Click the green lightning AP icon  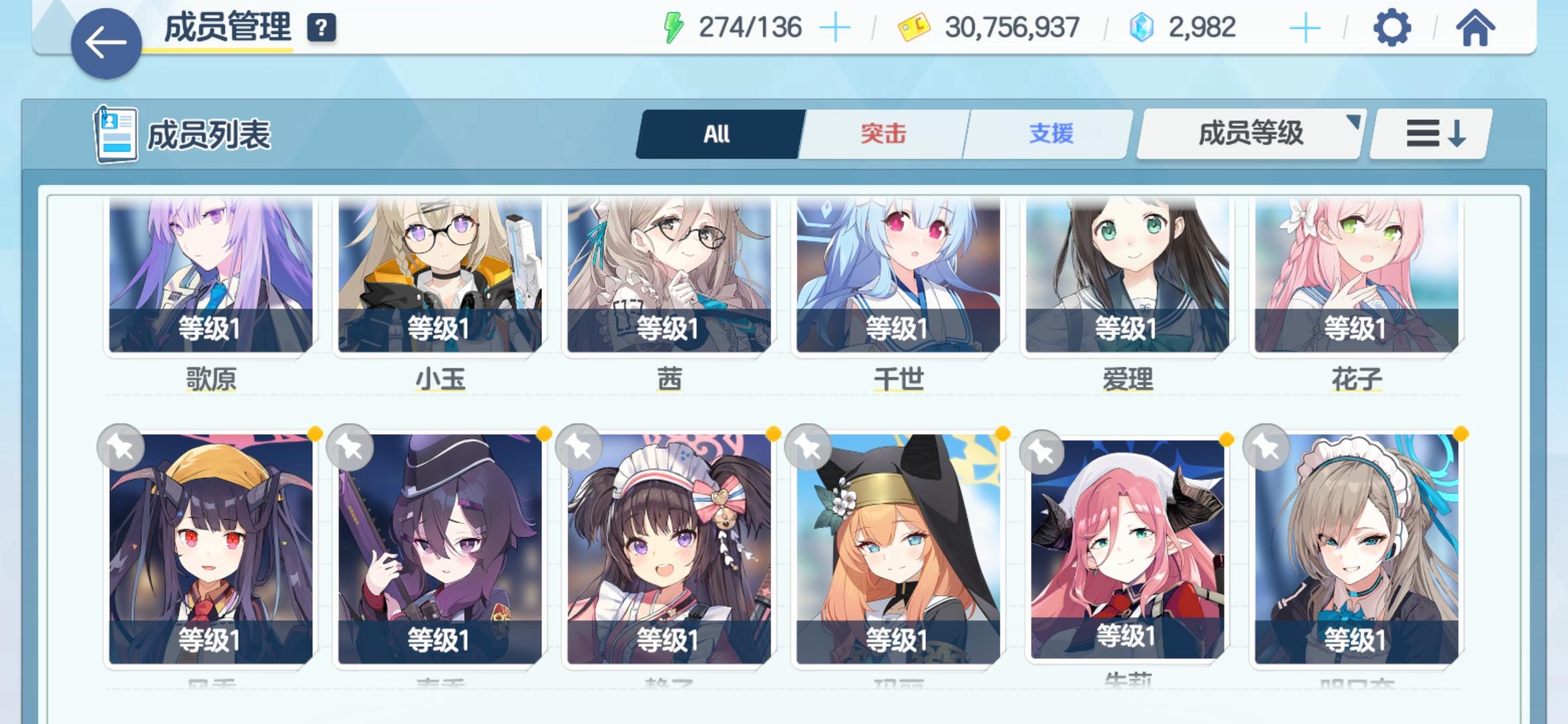(672, 27)
